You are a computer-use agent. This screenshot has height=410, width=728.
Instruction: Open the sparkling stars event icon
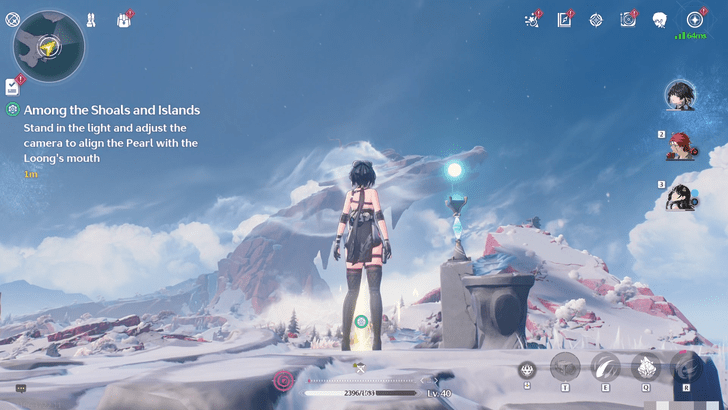click(532, 20)
